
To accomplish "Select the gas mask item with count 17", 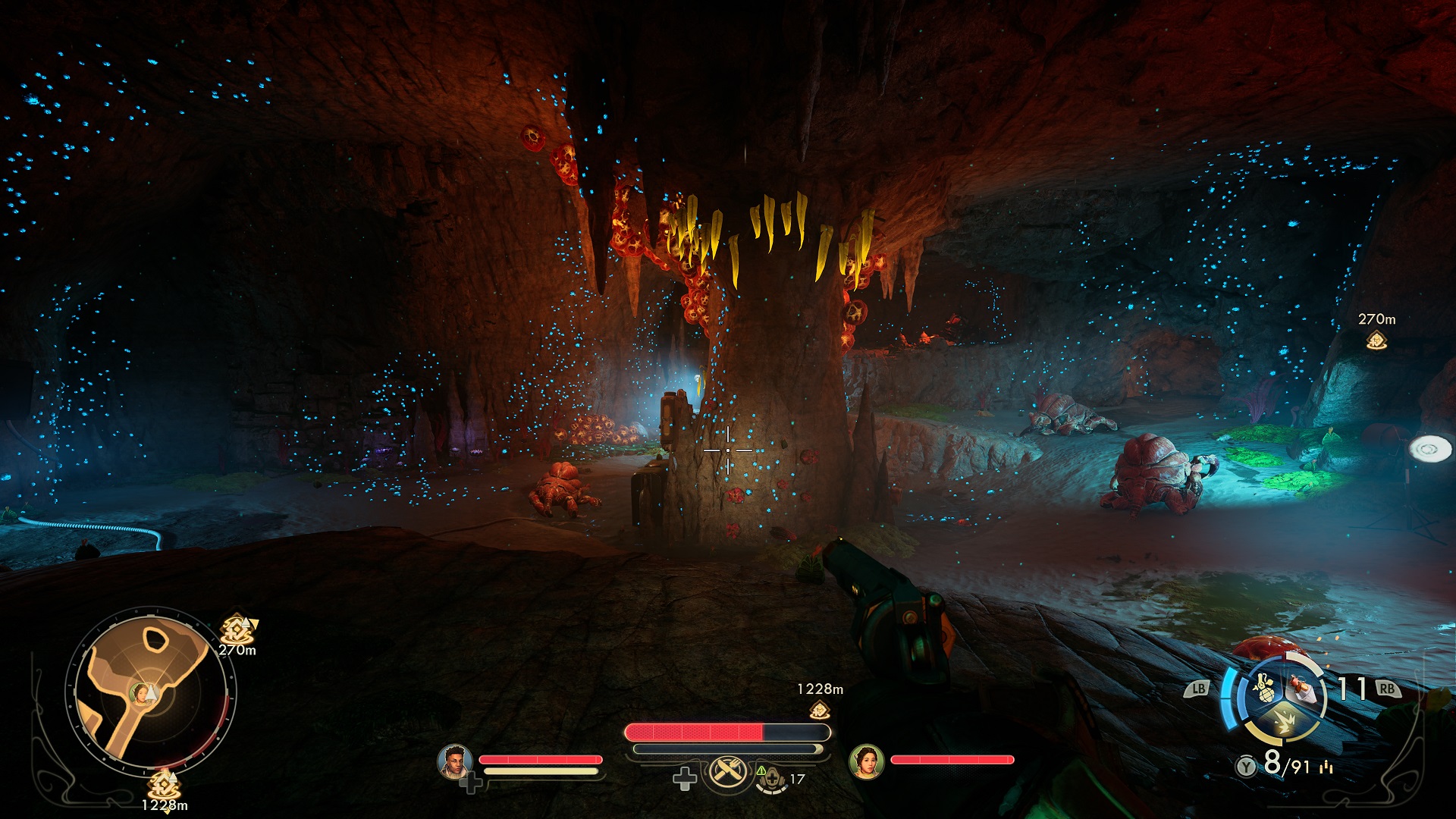I will pyautogui.click(x=772, y=779).
